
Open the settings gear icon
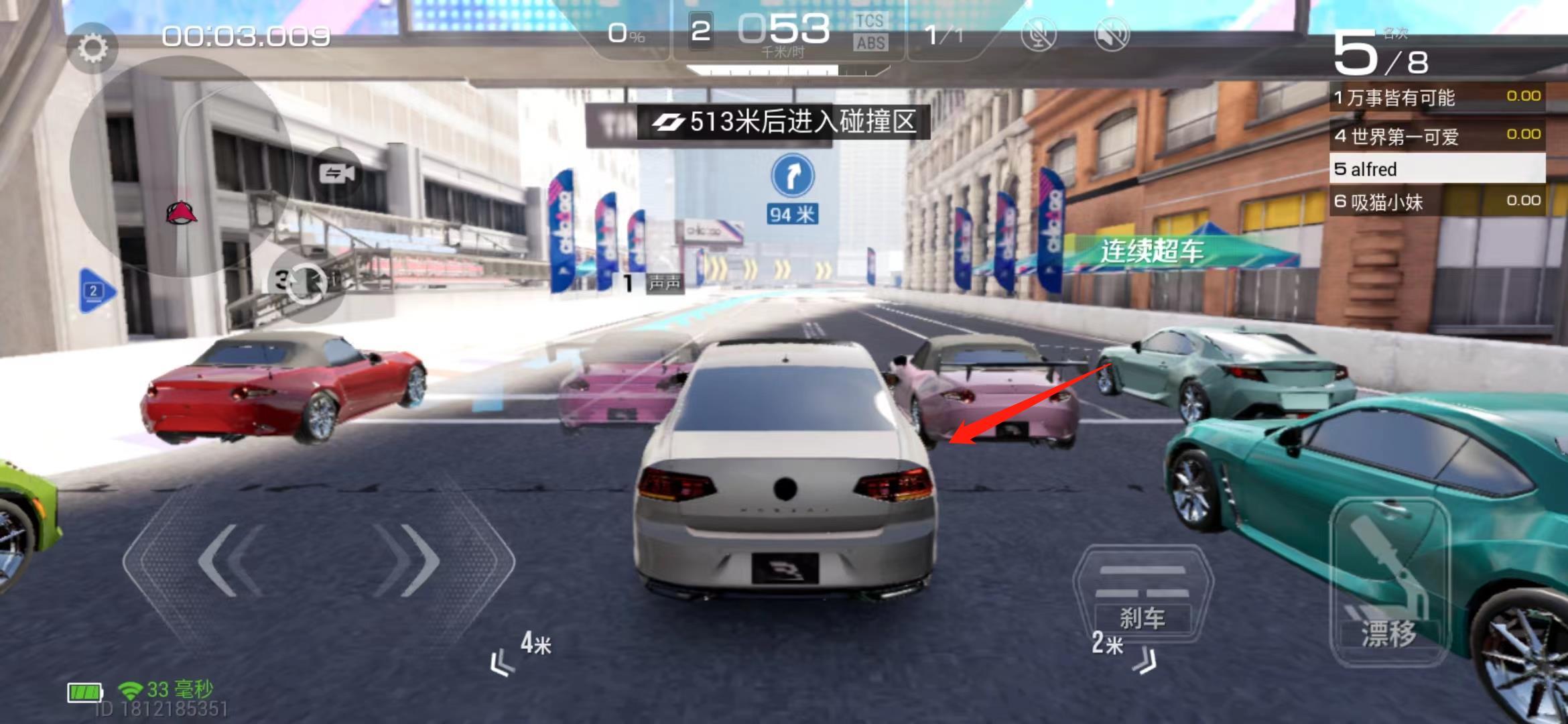pyautogui.click(x=92, y=47)
